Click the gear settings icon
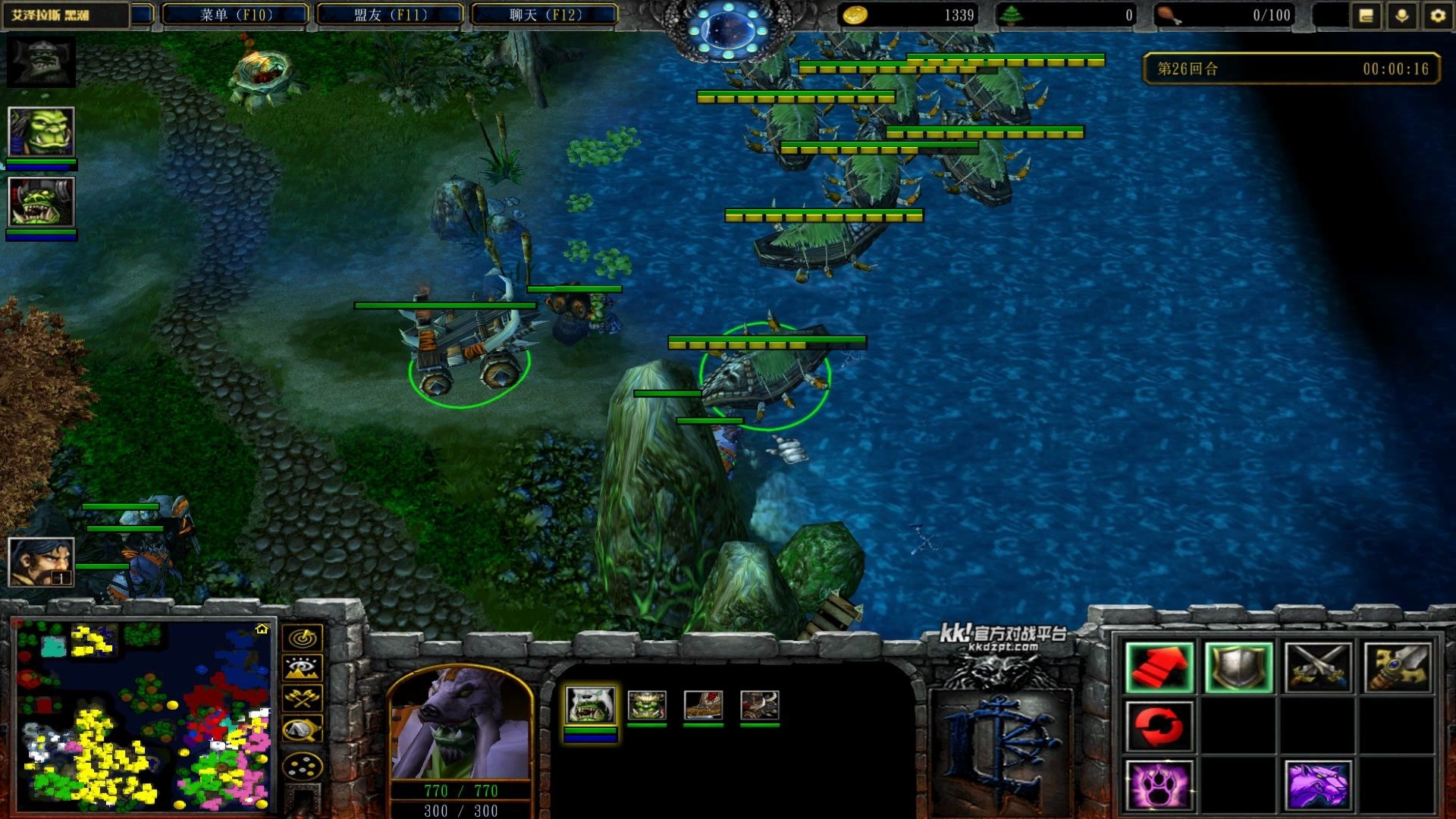1456x819 pixels. (1437, 15)
